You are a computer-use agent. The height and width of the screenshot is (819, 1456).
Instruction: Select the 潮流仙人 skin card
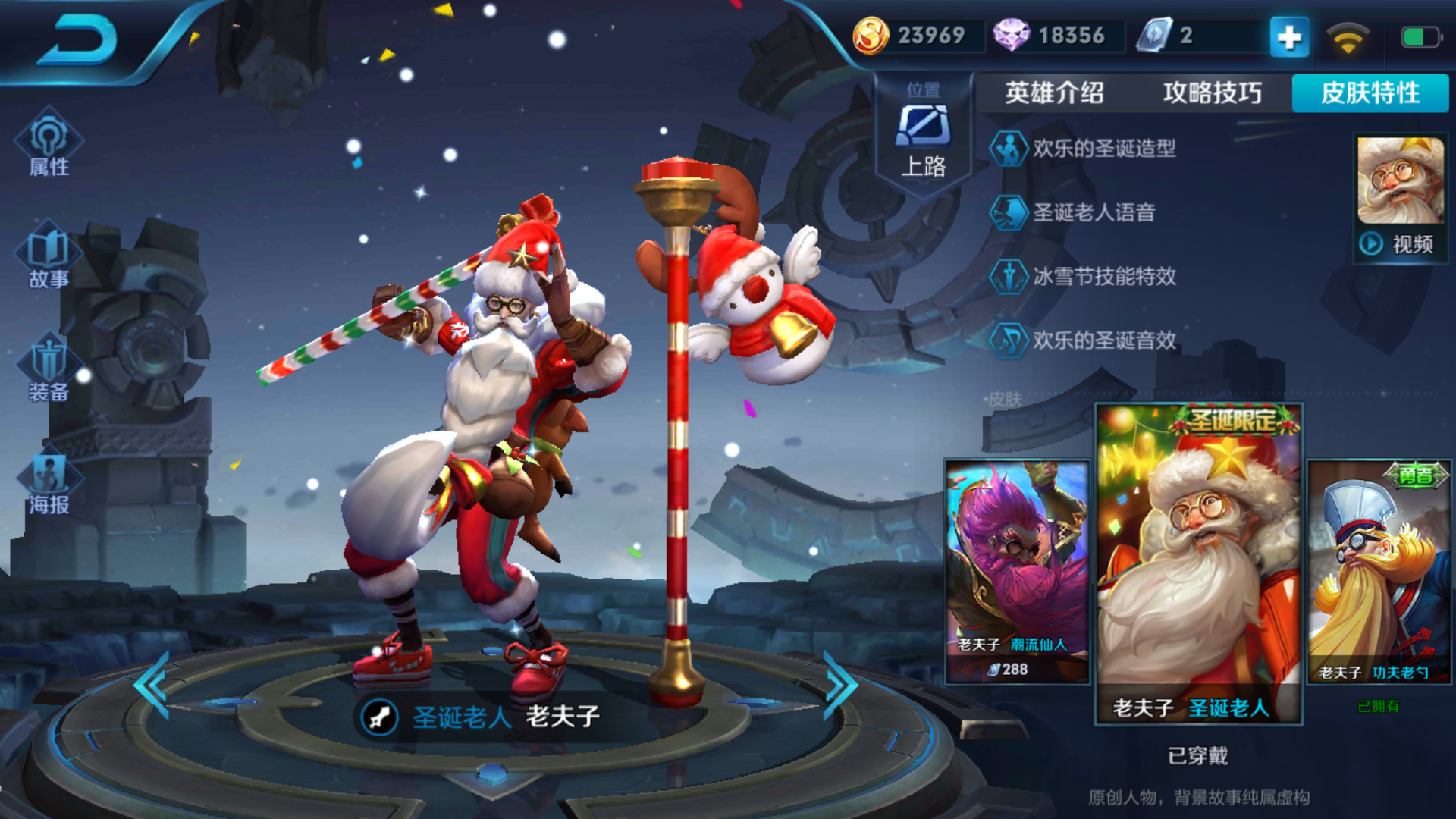pos(1016,570)
